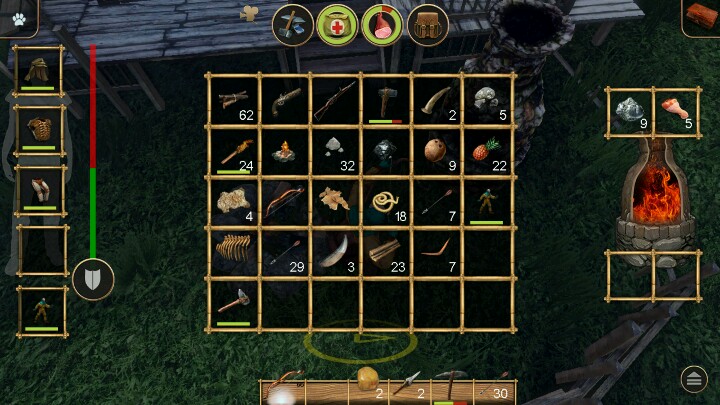Switch to the first-aid medicine category
This screenshot has height=405, width=720.
(338, 24)
